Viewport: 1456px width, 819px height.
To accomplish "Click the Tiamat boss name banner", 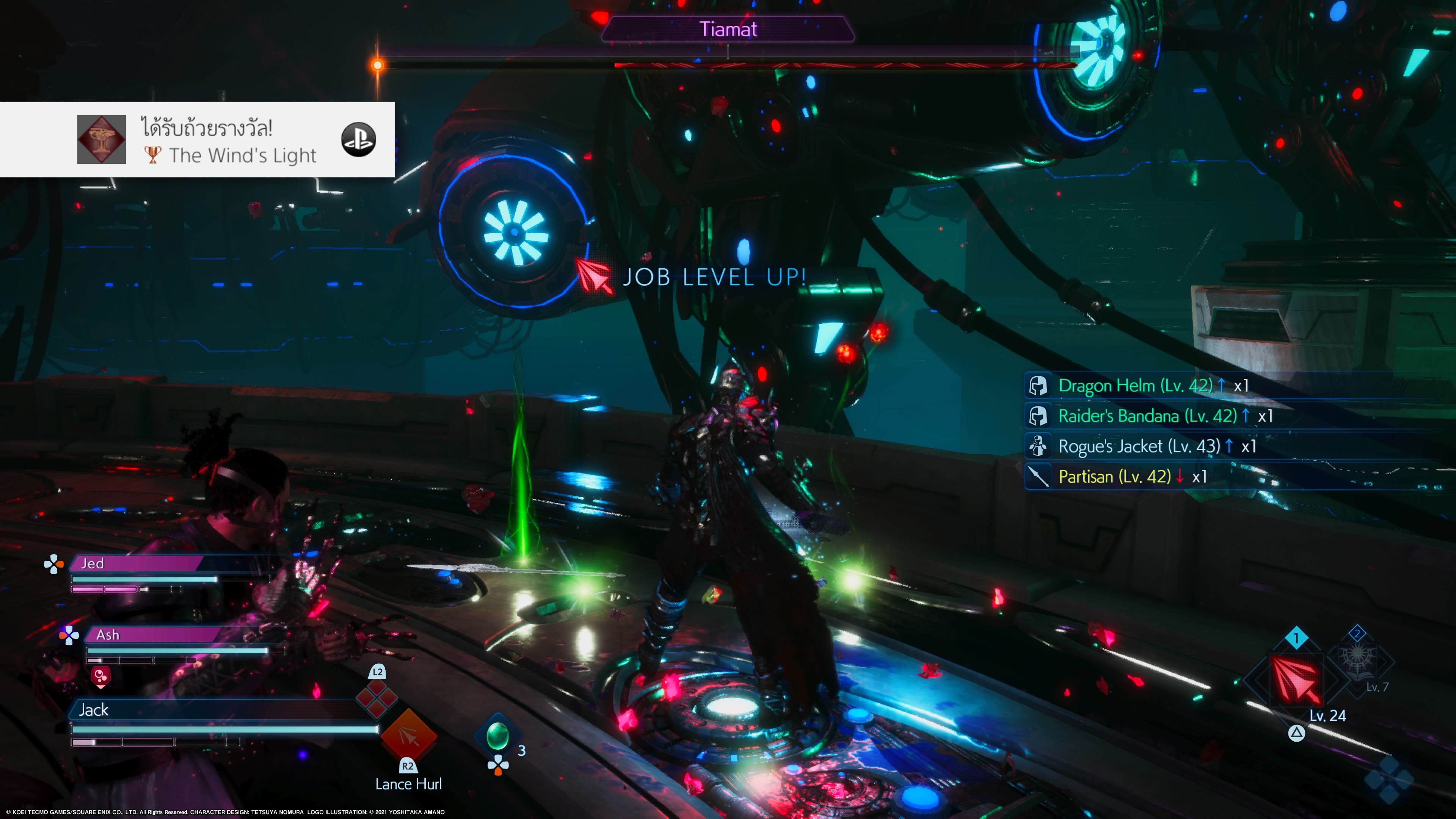I will coord(728,30).
